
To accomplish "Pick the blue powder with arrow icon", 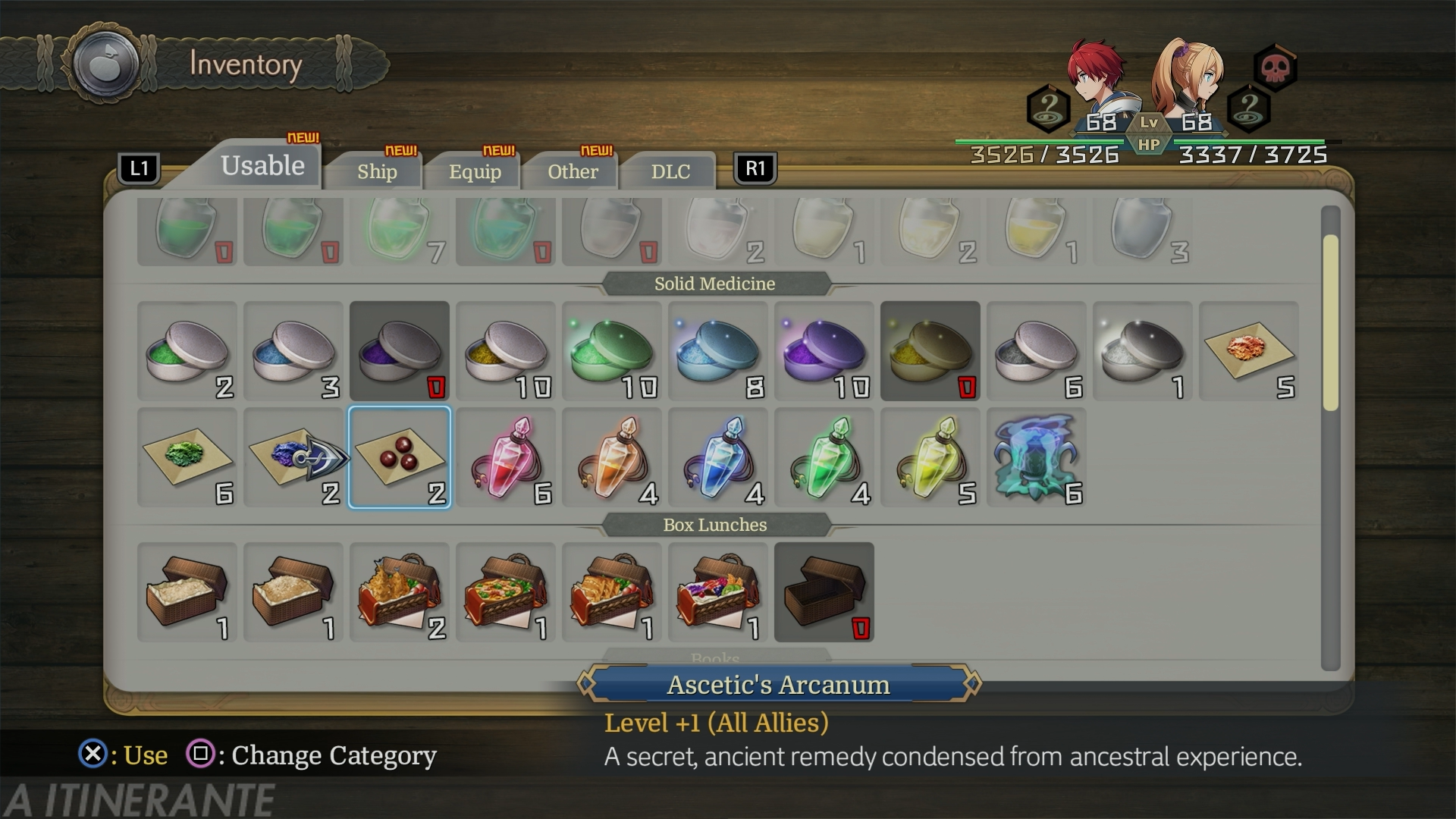I will click(293, 457).
